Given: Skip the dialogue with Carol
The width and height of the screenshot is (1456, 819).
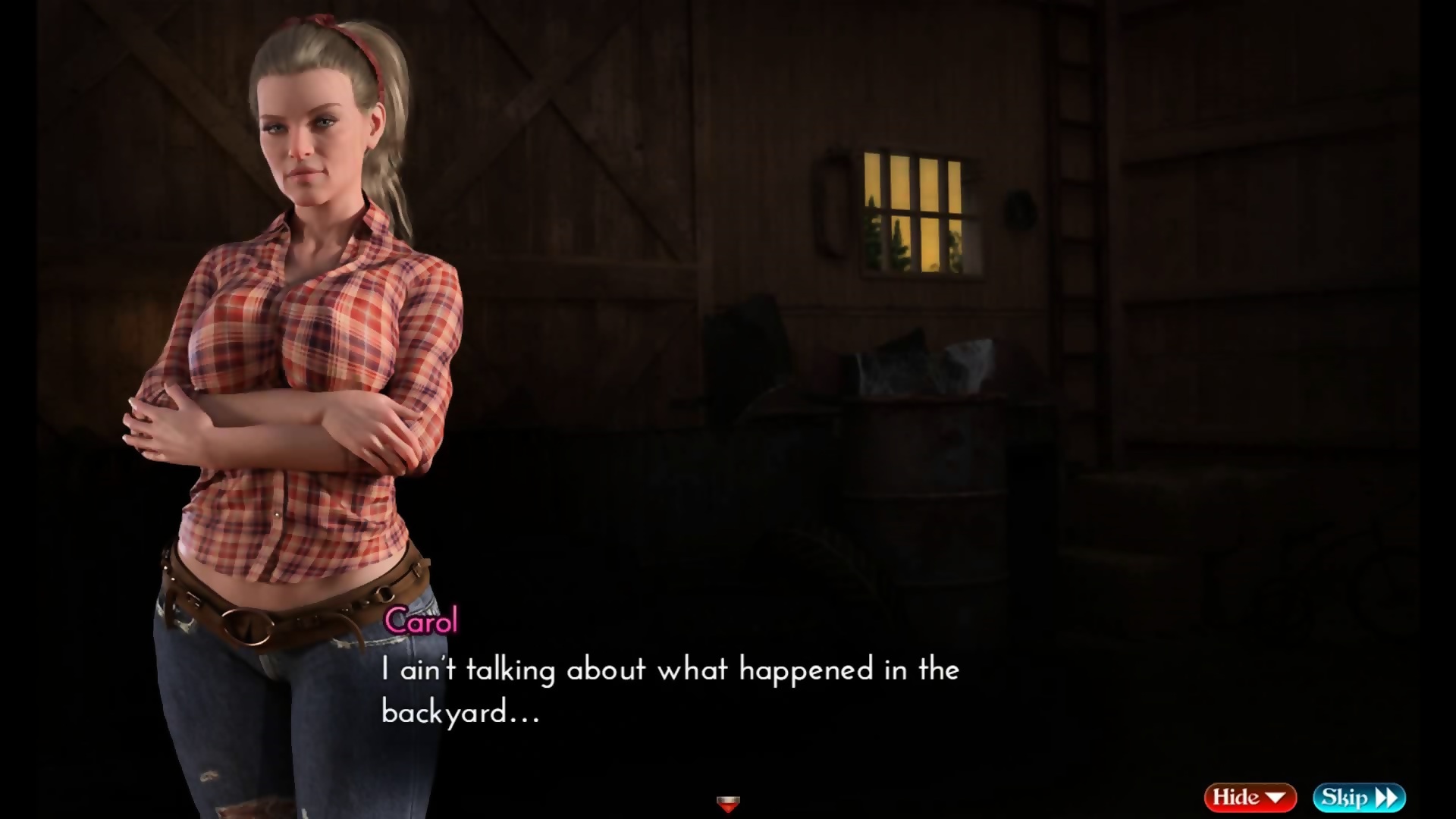Looking at the screenshot, I should tap(1359, 797).
